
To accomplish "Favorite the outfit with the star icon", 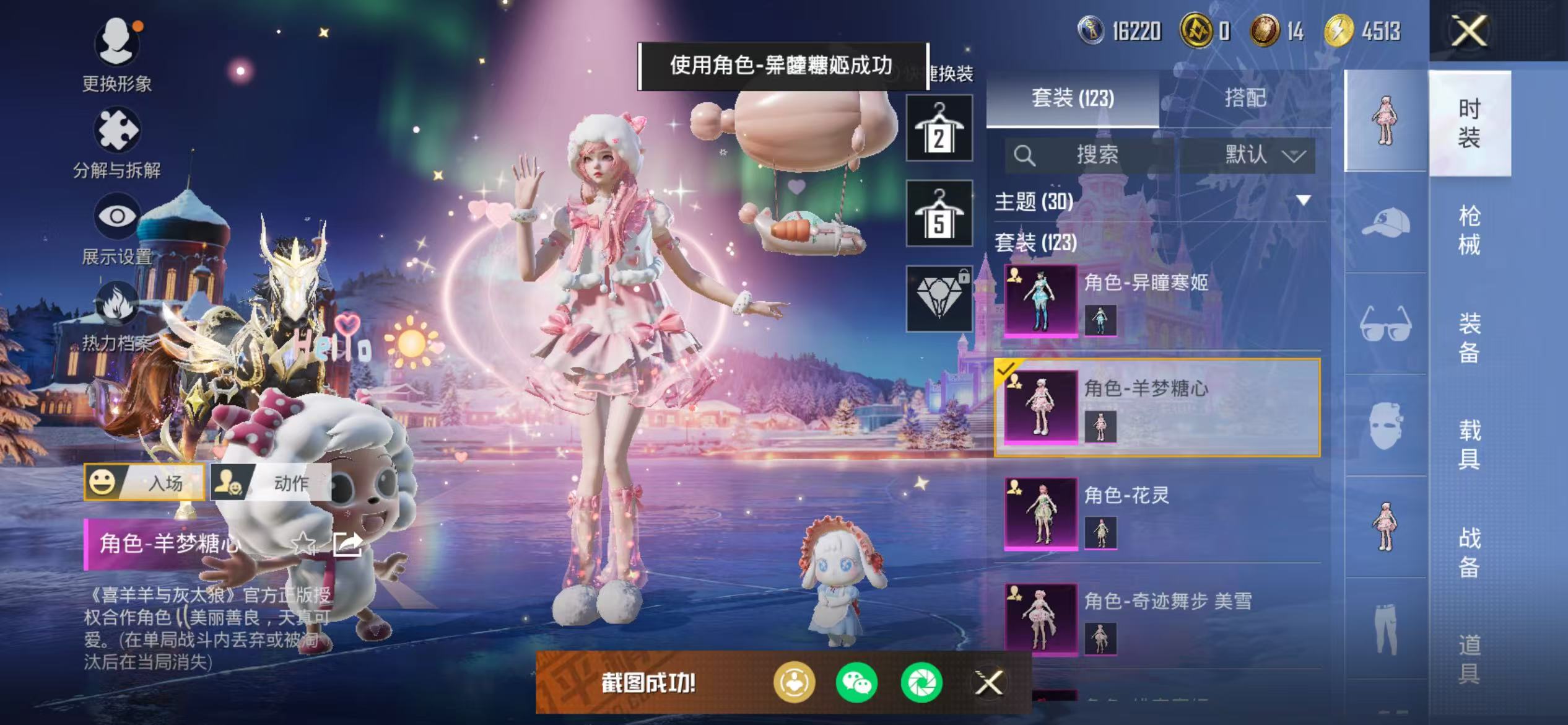I will click(x=303, y=544).
